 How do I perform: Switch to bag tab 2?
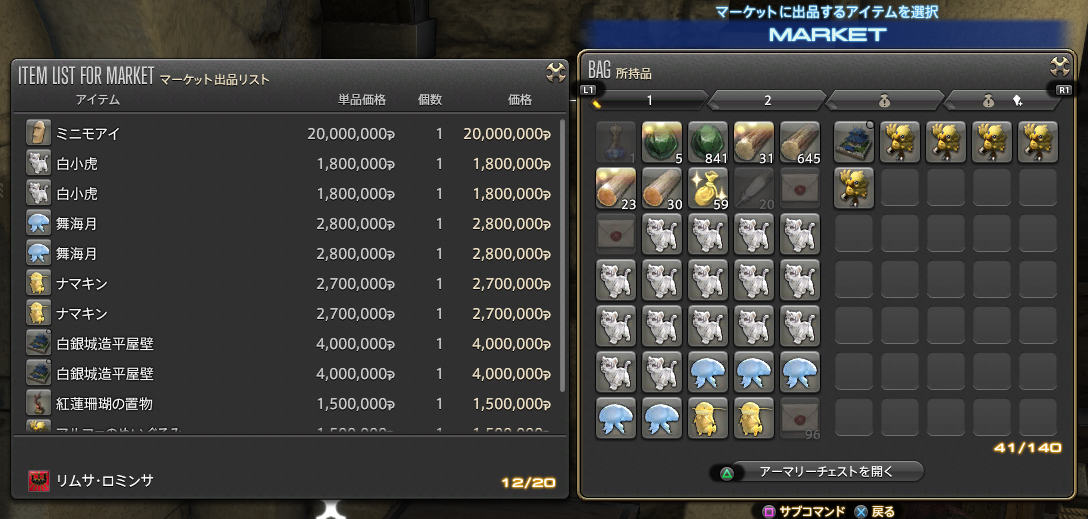click(767, 100)
